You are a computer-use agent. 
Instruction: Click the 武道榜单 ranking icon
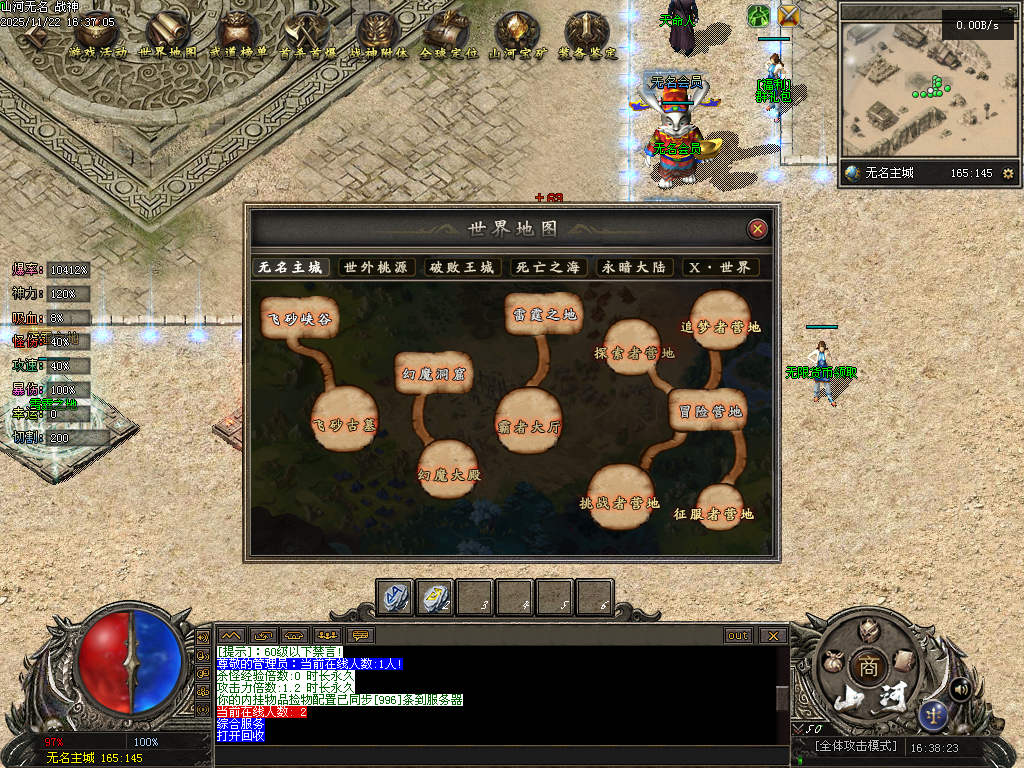237,35
